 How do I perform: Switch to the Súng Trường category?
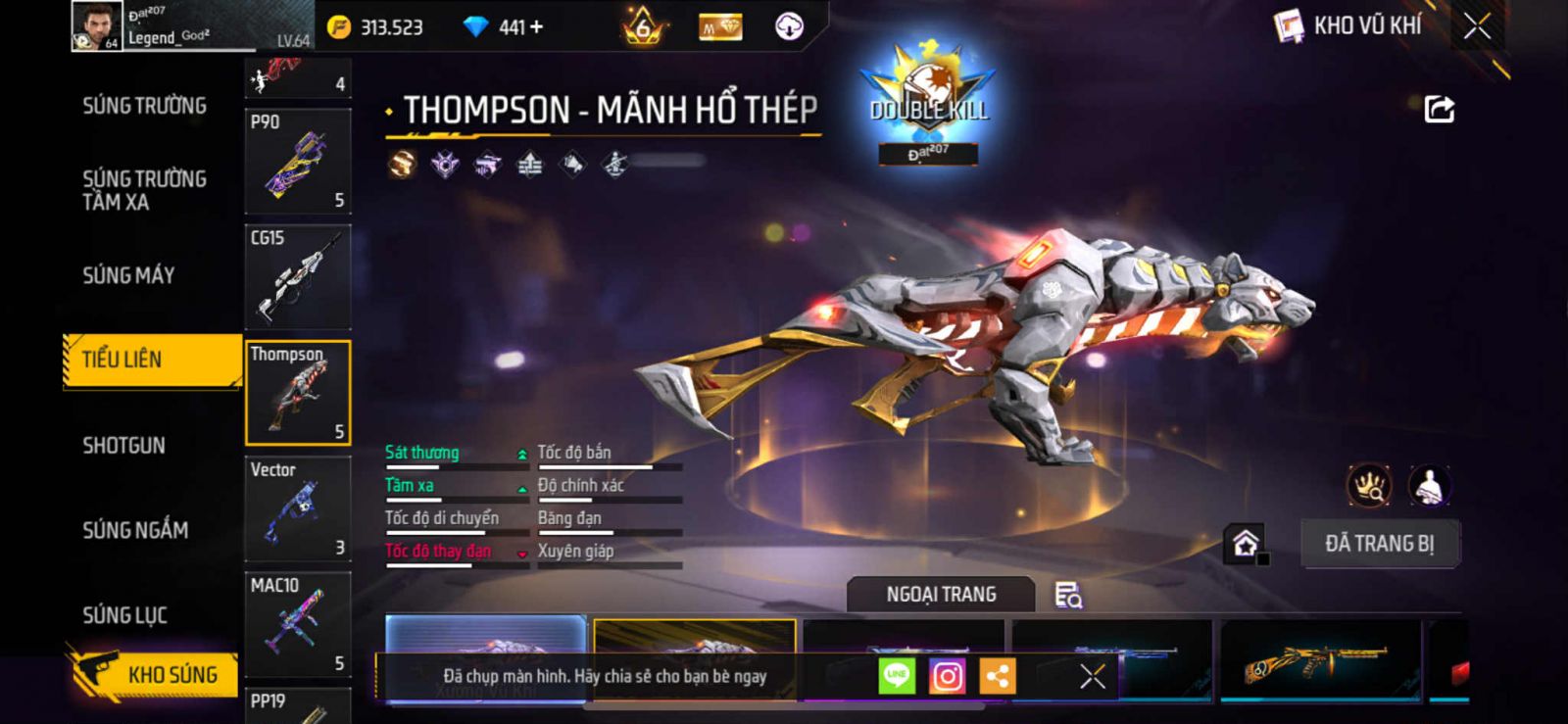click(144, 106)
